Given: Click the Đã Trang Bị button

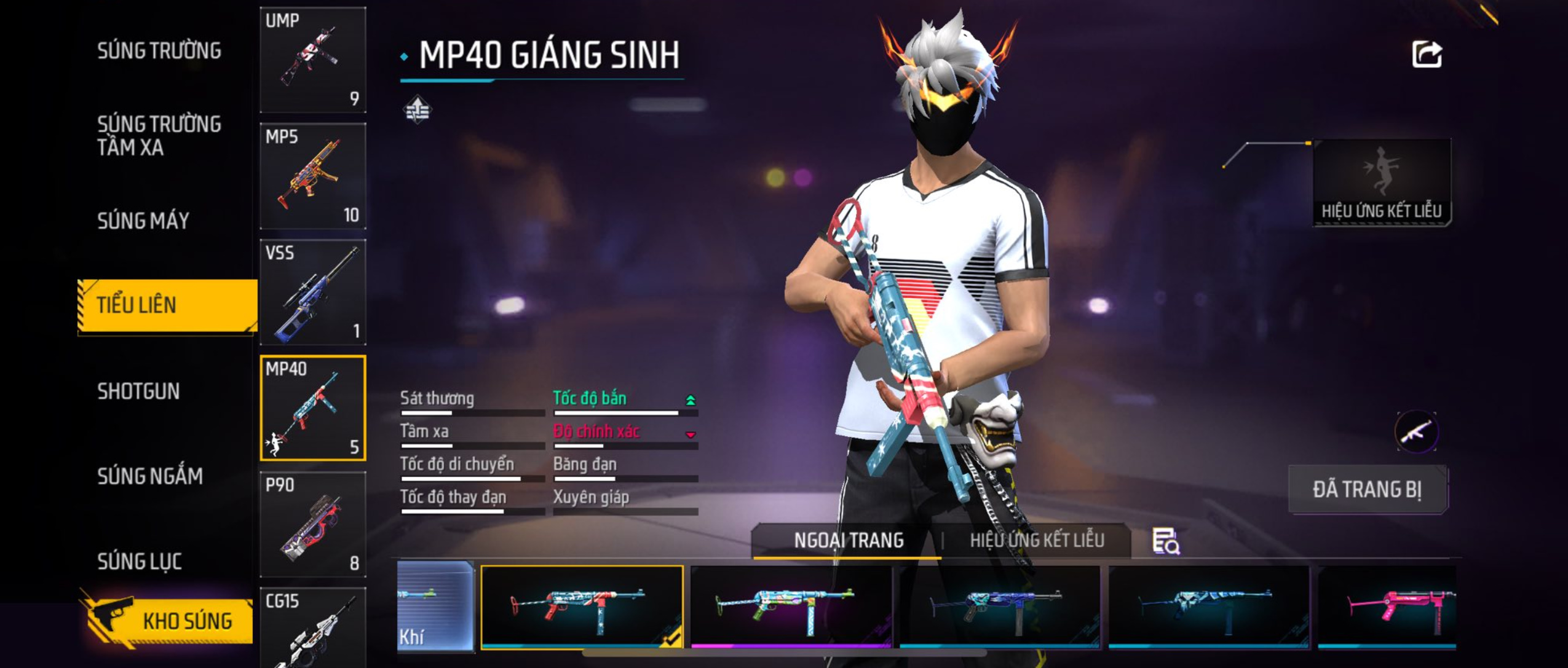Looking at the screenshot, I should pos(1368,490).
